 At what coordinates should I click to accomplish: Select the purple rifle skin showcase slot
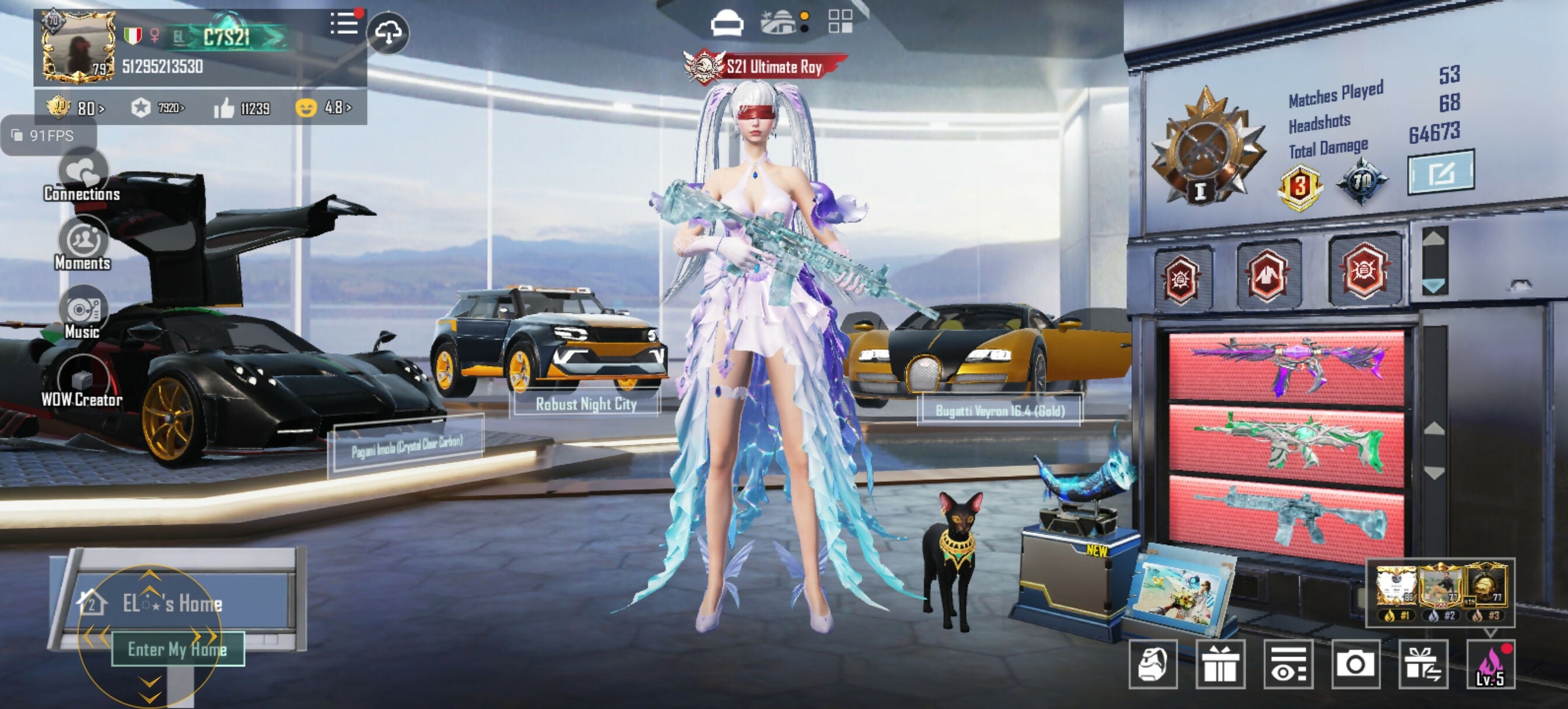click(1286, 367)
